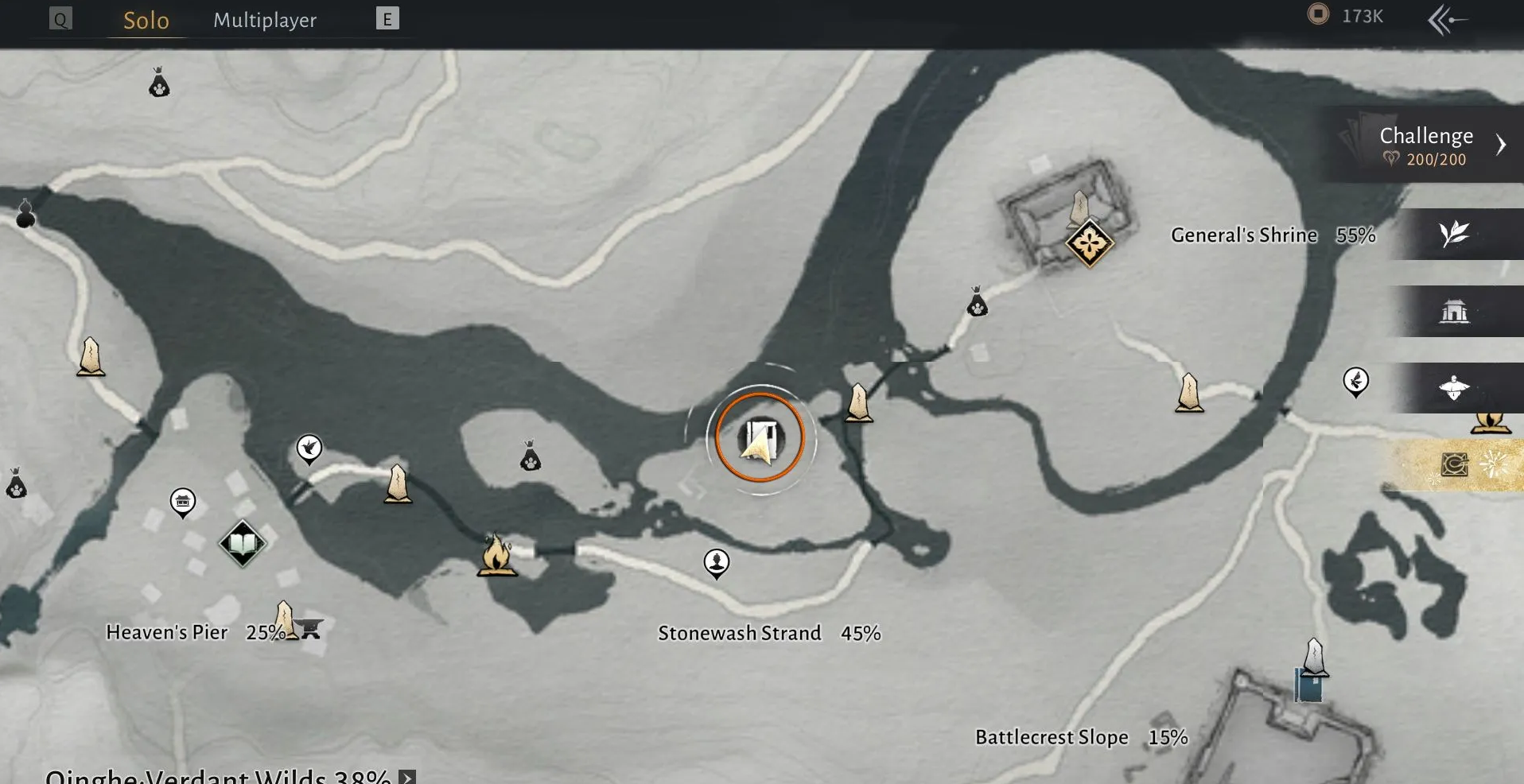Select the blue door marker near Battlecrest Slope
This screenshot has width=1524, height=784.
(1308, 685)
